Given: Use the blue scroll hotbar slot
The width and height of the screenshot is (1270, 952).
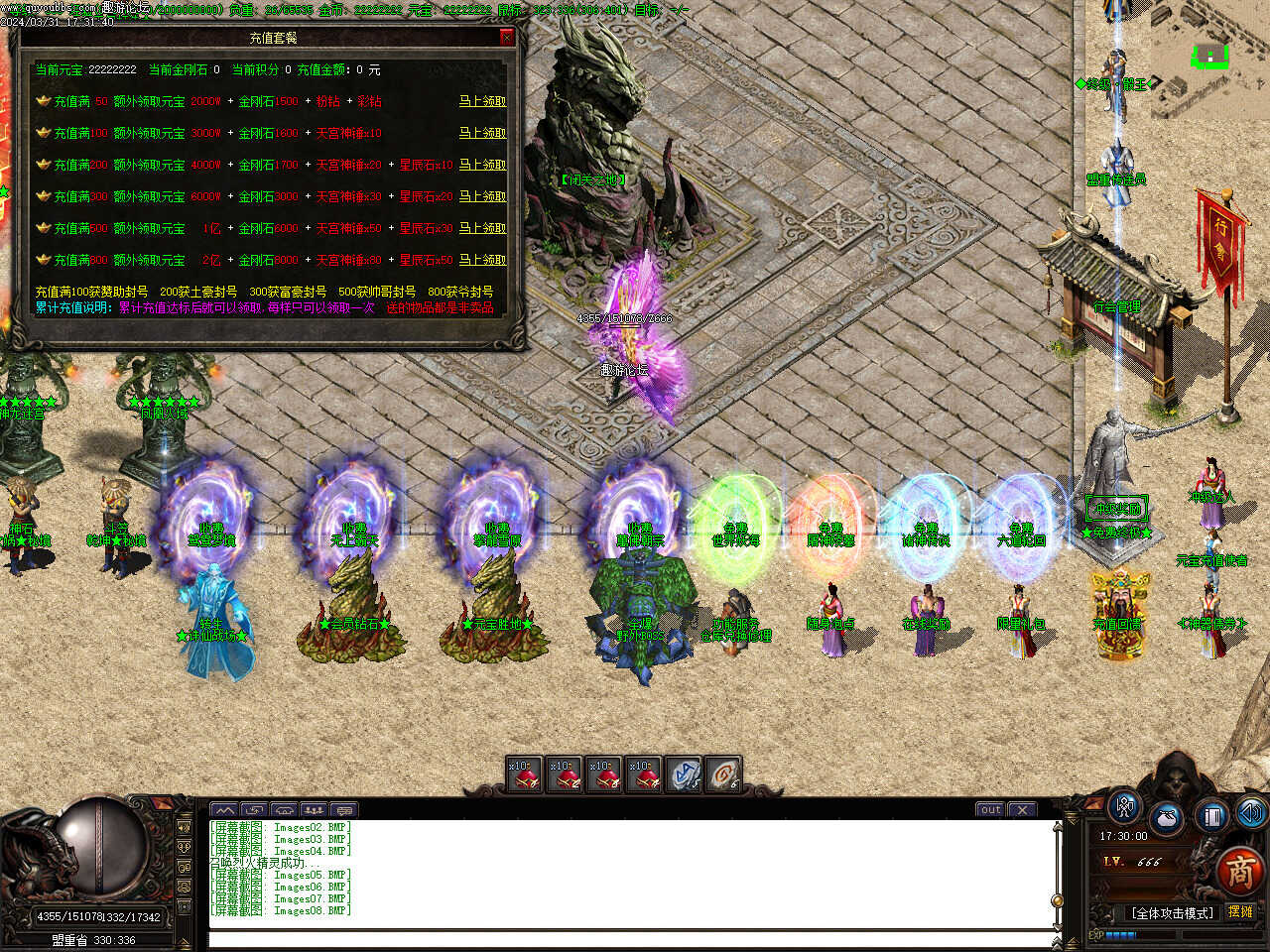Looking at the screenshot, I should [x=685, y=774].
